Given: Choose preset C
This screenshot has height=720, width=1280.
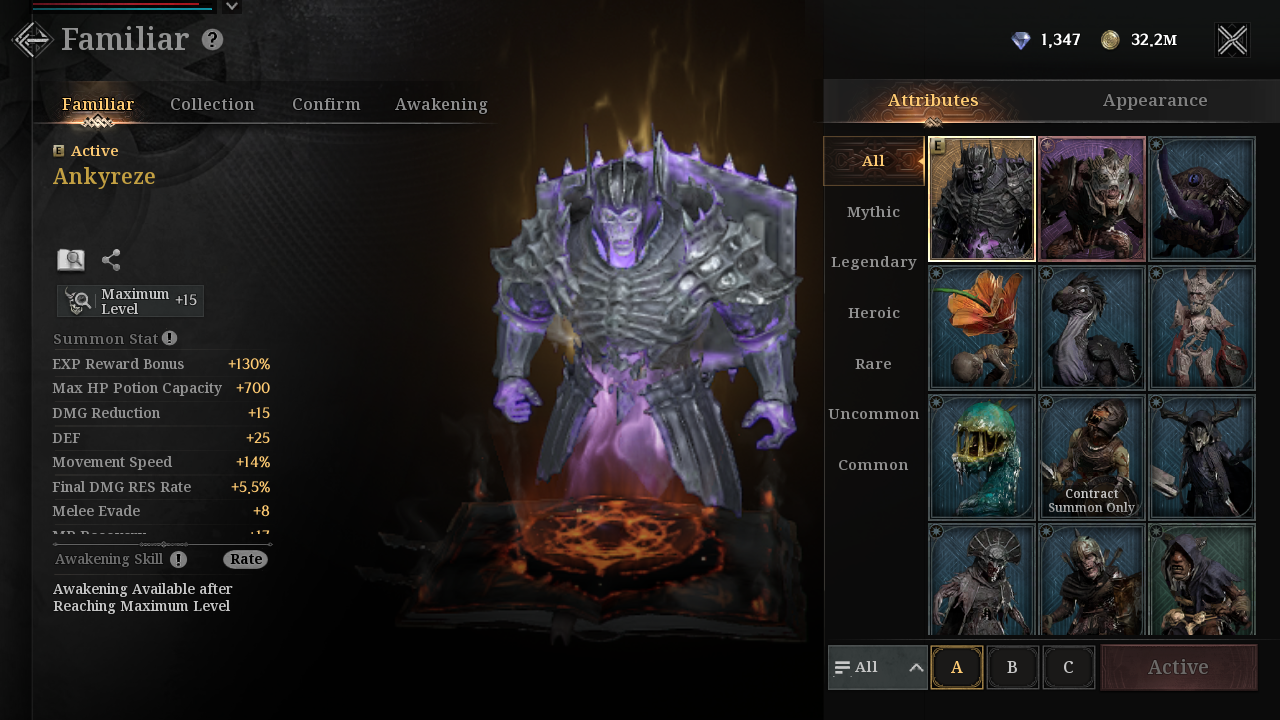Looking at the screenshot, I should [x=1068, y=668].
